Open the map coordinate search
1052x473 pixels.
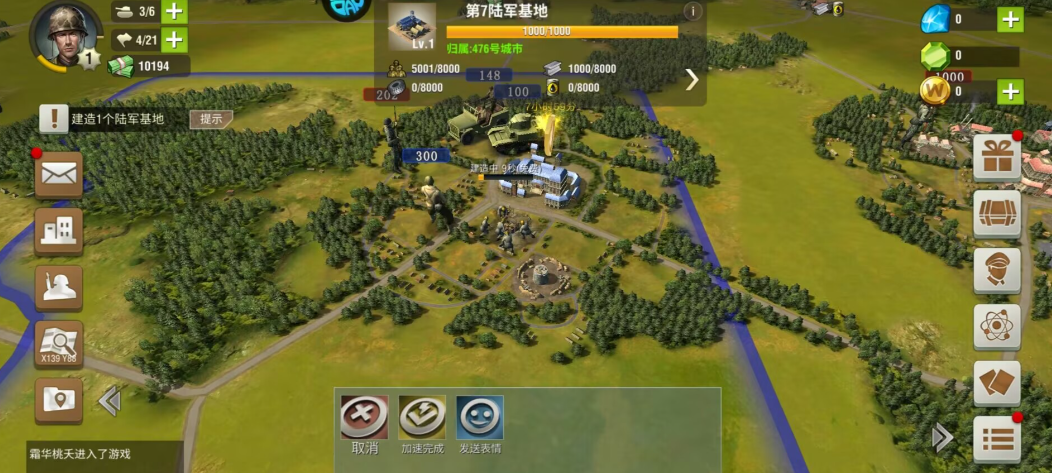[59, 344]
